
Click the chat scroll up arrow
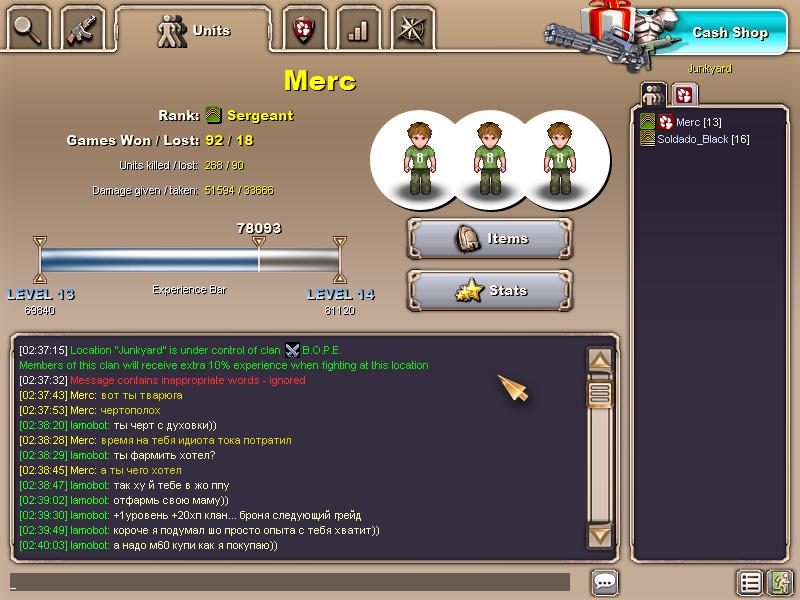pos(599,360)
